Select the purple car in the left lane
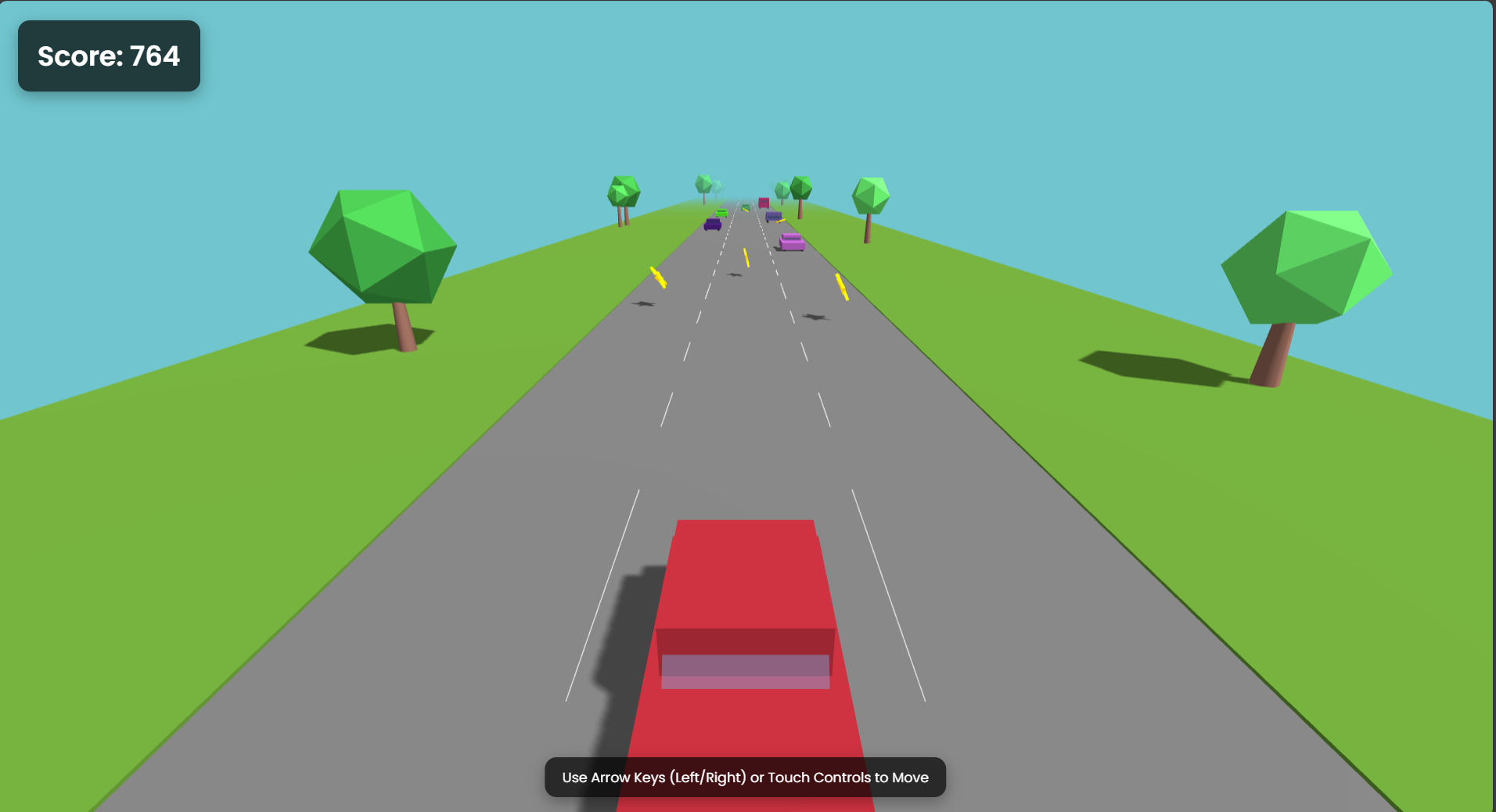This screenshot has width=1496, height=812. tap(713, 225)
